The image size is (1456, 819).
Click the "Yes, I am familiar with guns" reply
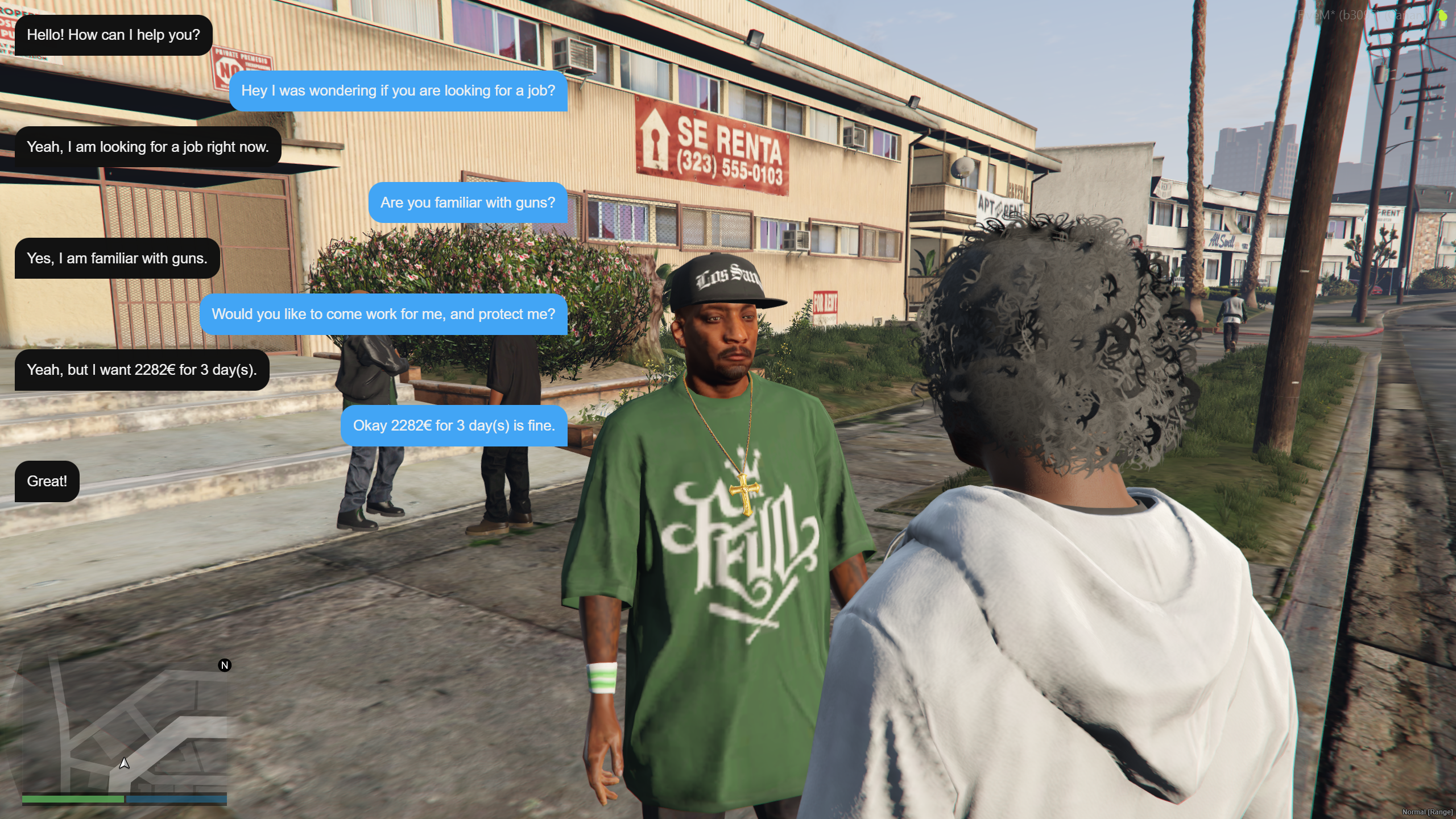(117, 258)
